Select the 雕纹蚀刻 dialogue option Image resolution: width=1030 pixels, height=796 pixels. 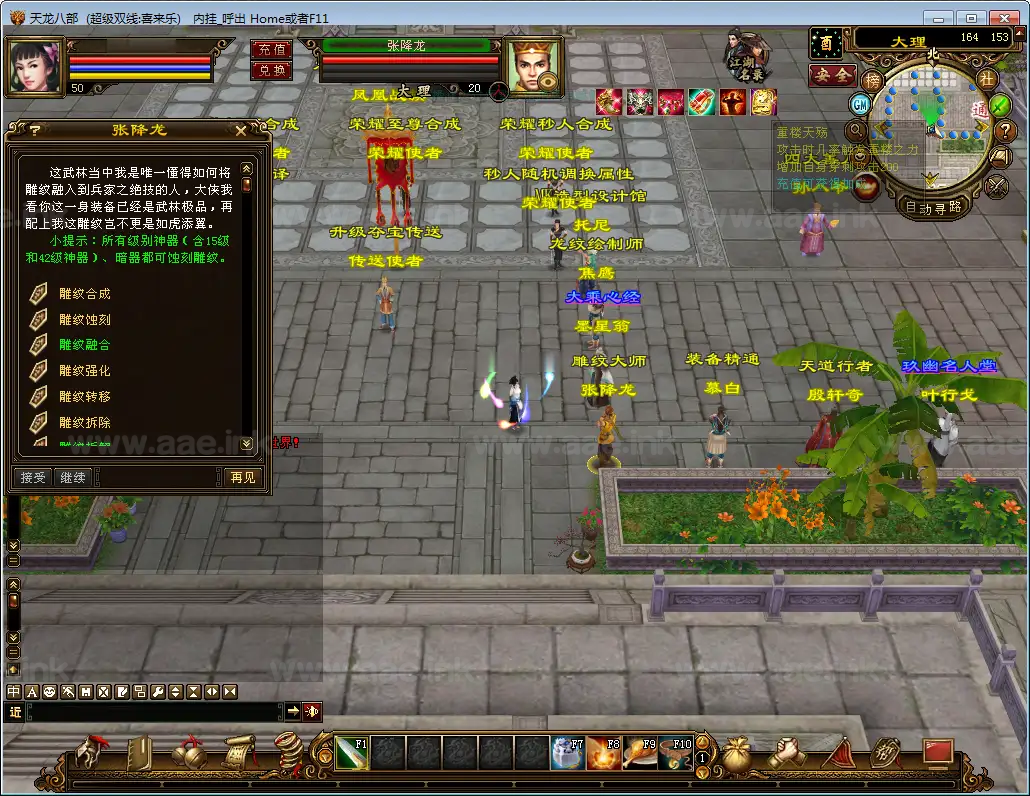pos(84,320)
